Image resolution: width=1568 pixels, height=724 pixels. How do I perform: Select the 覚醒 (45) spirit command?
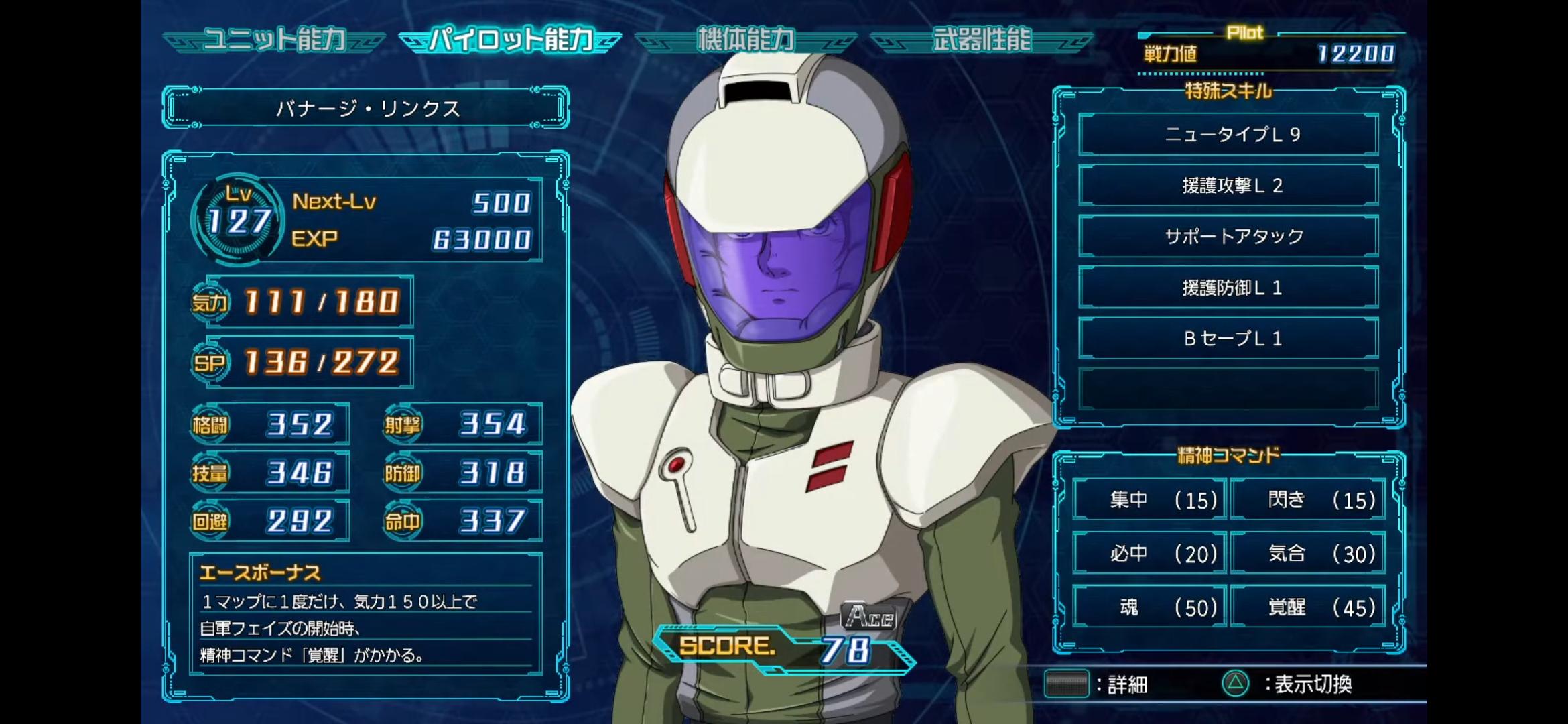point(1308,607)
